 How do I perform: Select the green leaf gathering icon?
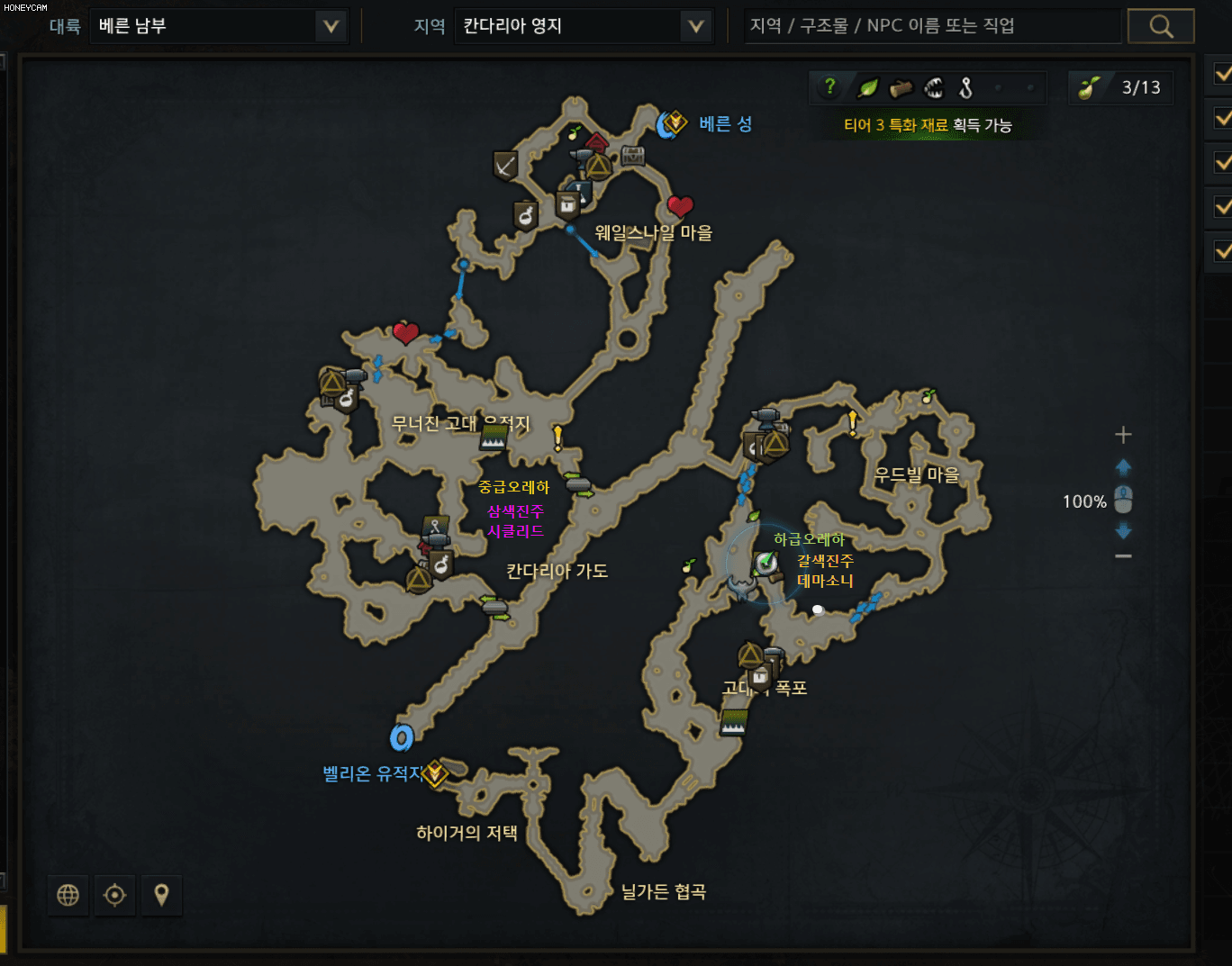(867, 87)
